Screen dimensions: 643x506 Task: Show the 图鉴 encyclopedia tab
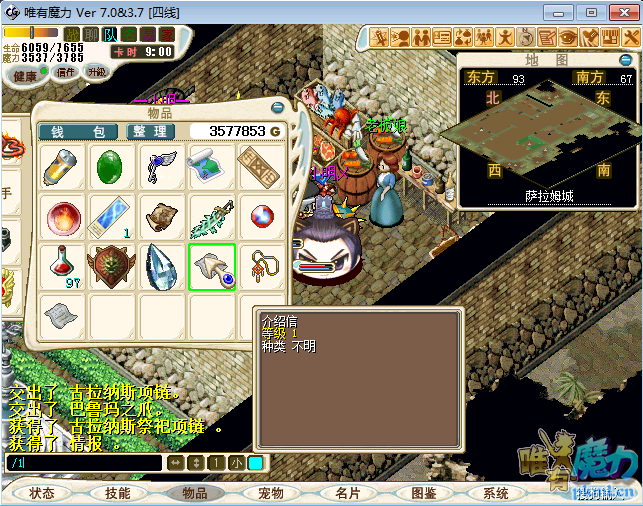[423, 493]
